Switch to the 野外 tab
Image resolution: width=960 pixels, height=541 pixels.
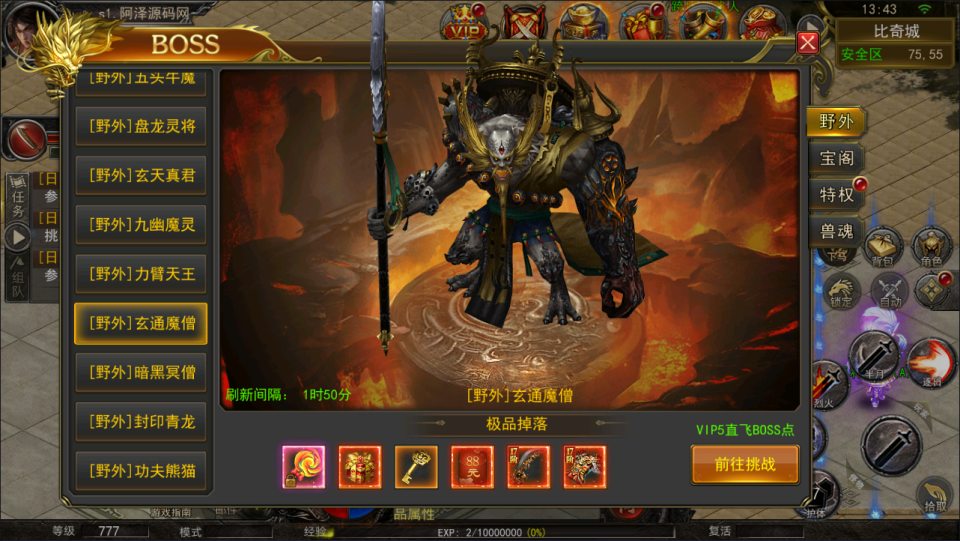tap(836, 122)
